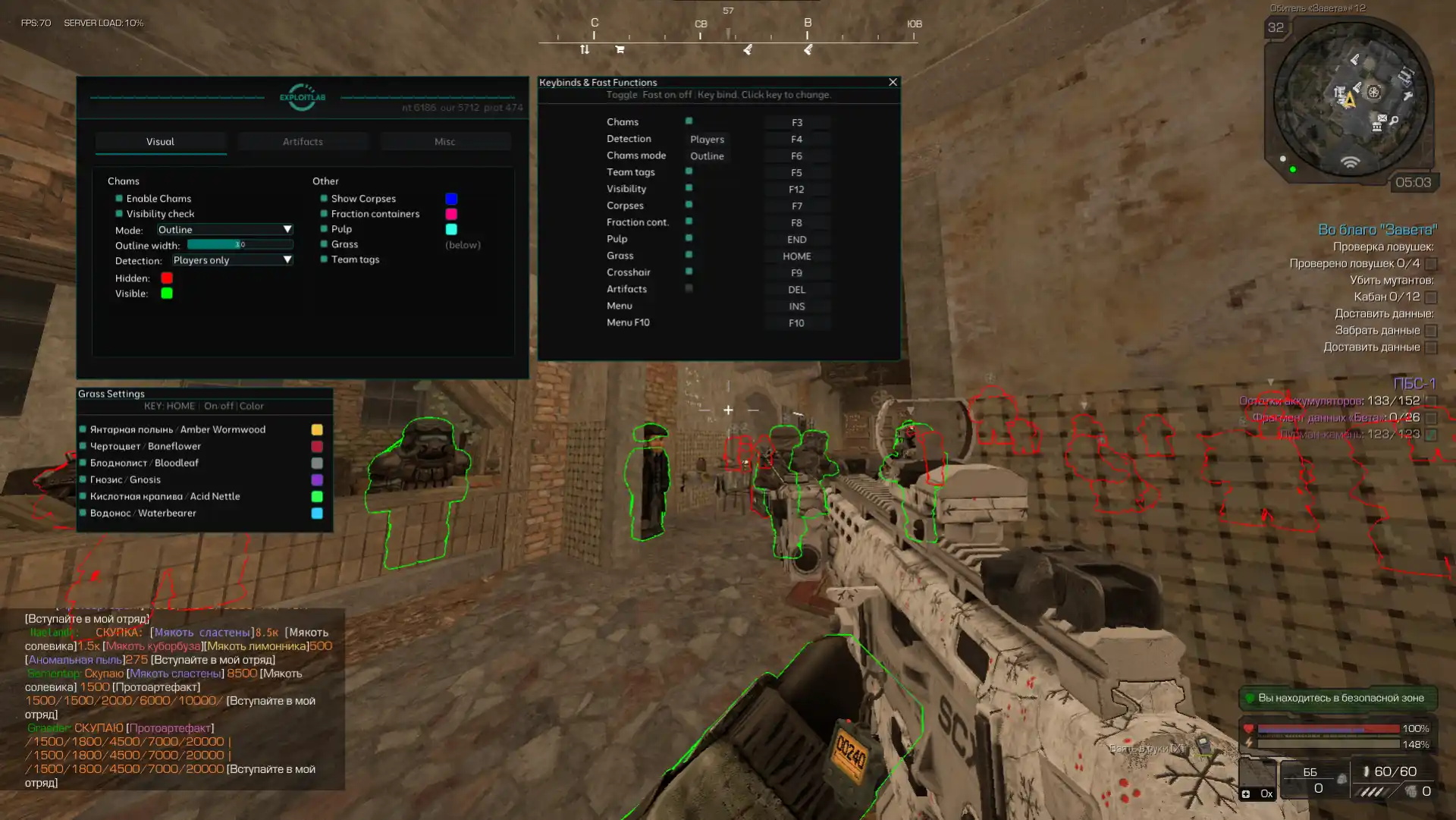
Task: Toggle the Show Corpses checkbox
Action: pyautogui.click(x=324, y=199)
